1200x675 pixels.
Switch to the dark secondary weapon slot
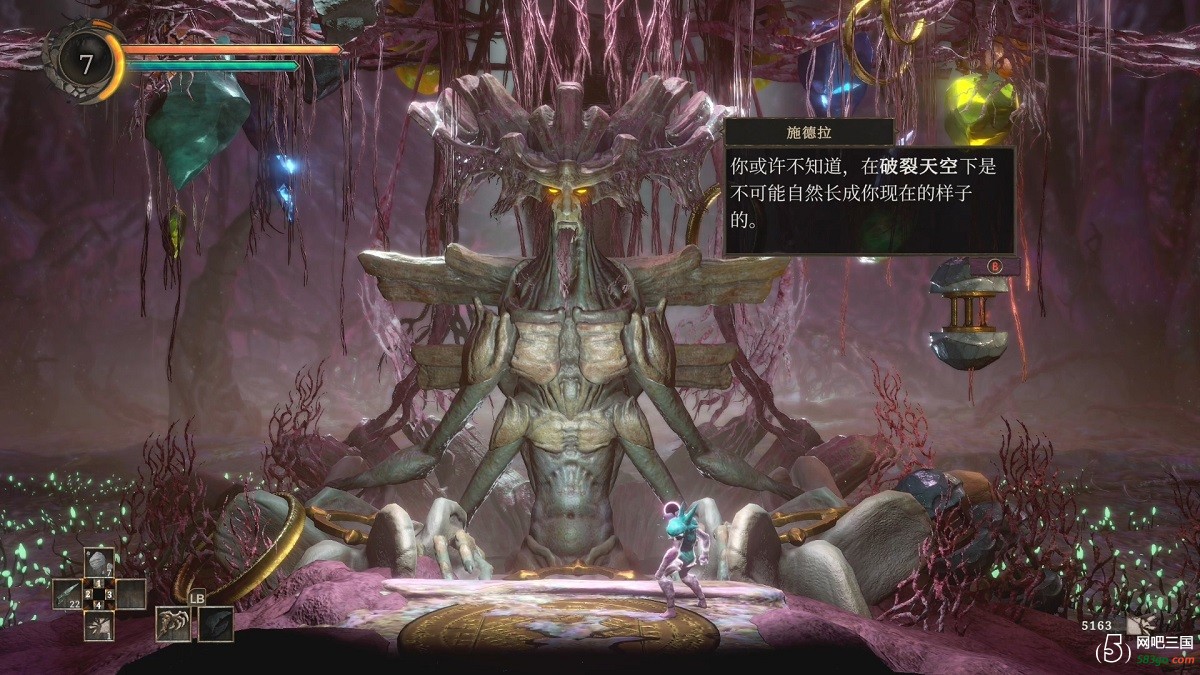coord(215,623)
